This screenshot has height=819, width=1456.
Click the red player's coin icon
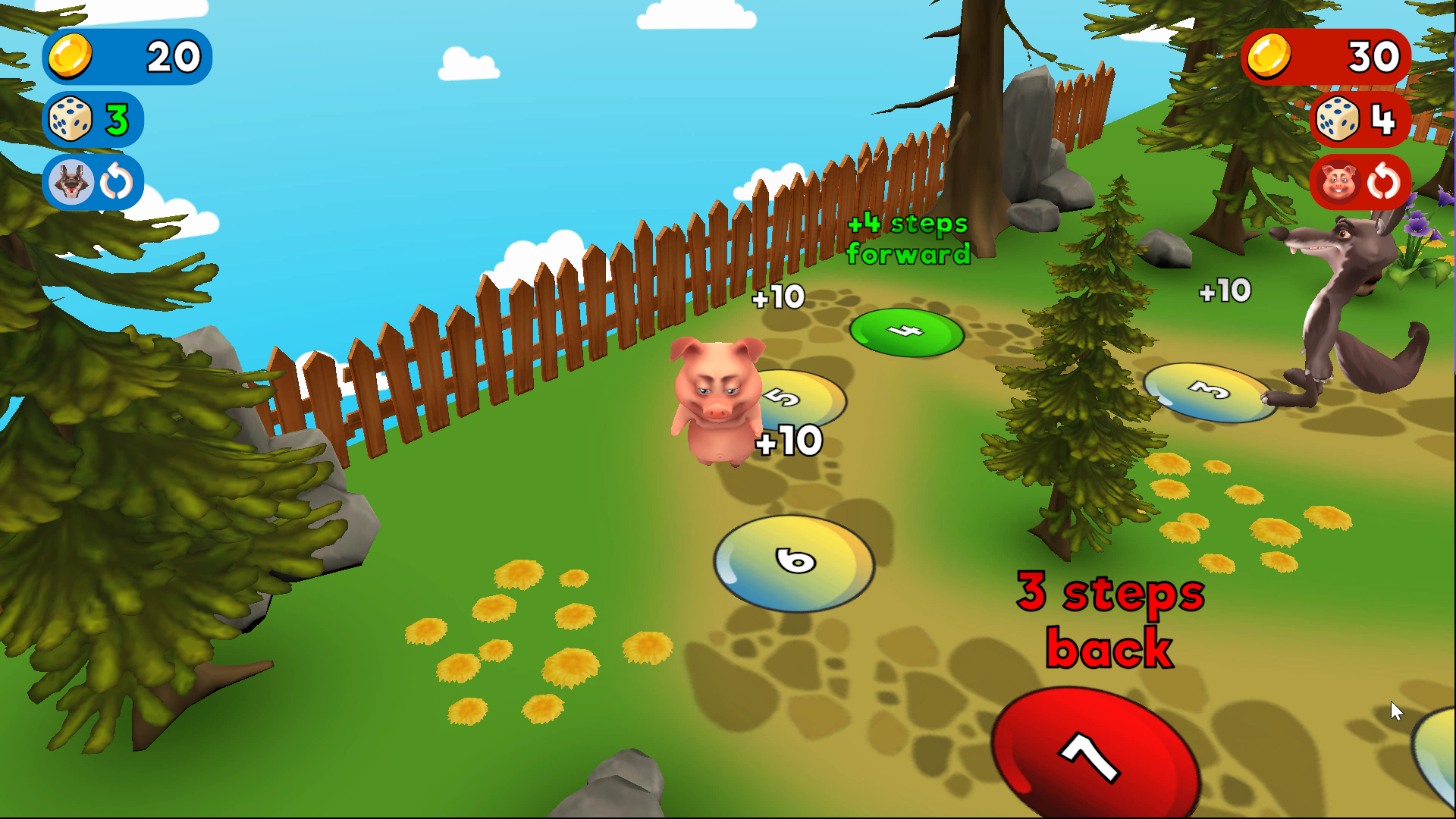point(1268,56)
